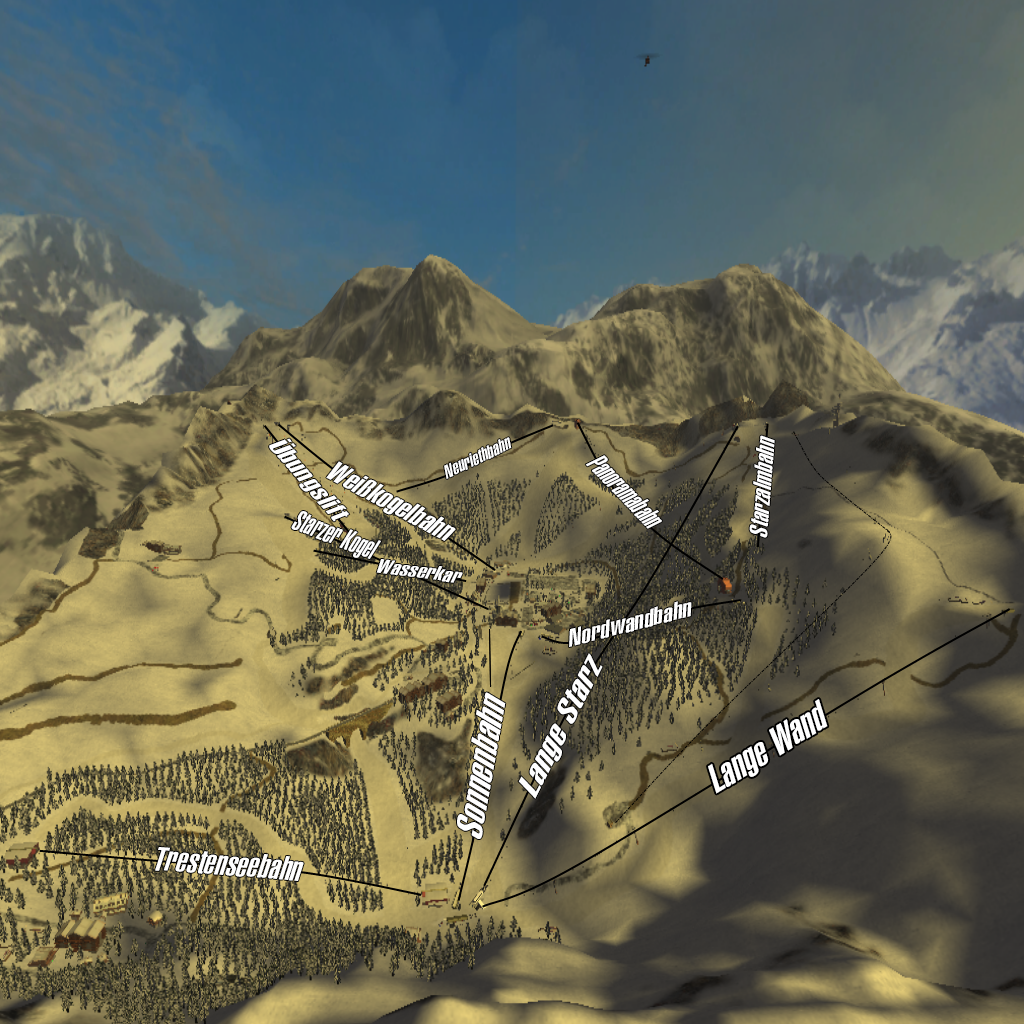Select the Weißkogelbahn lift label
1024x1024 pixels.
(391, 503)
